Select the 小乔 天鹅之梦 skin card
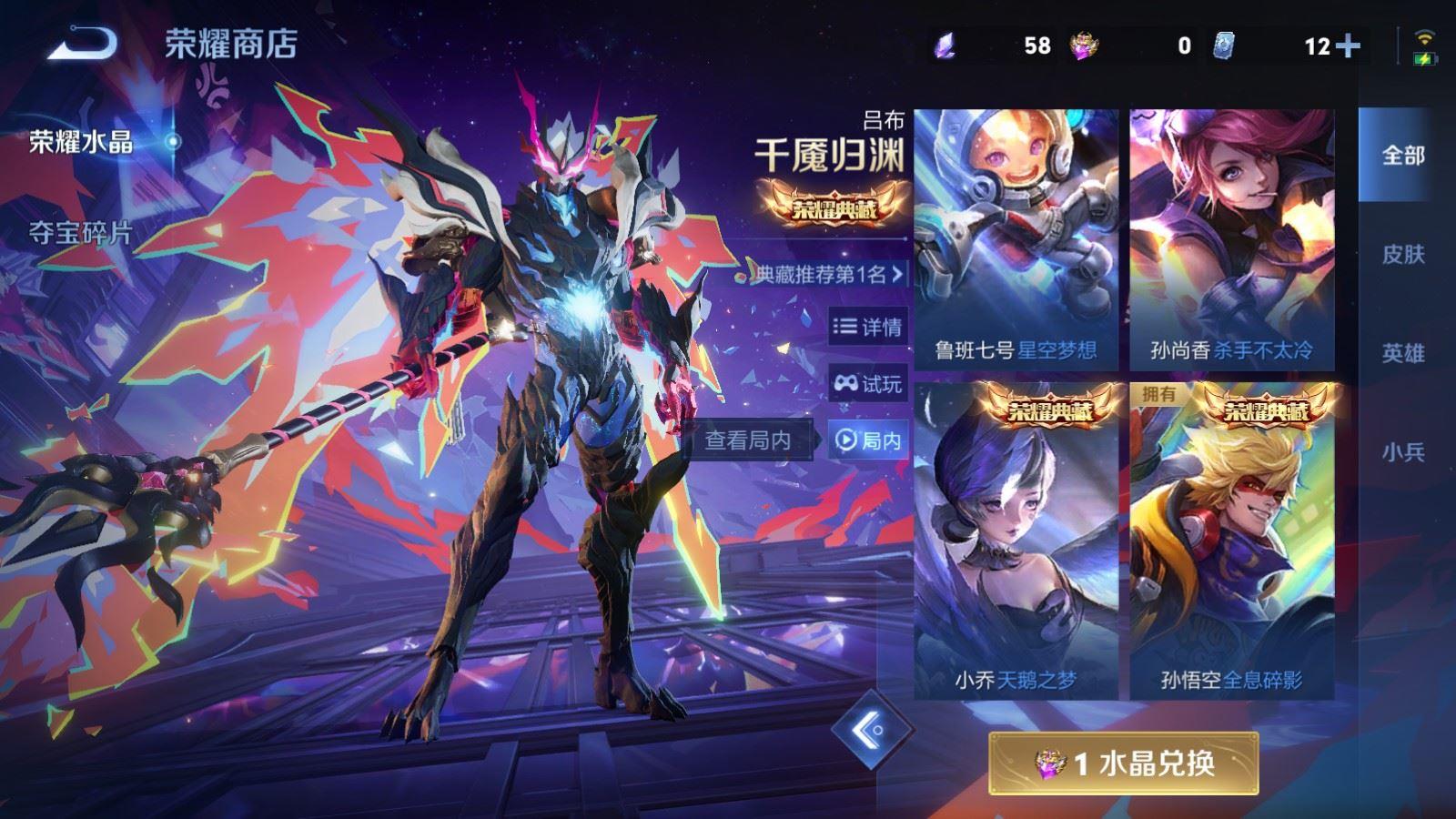 (x=1016, y=541)
